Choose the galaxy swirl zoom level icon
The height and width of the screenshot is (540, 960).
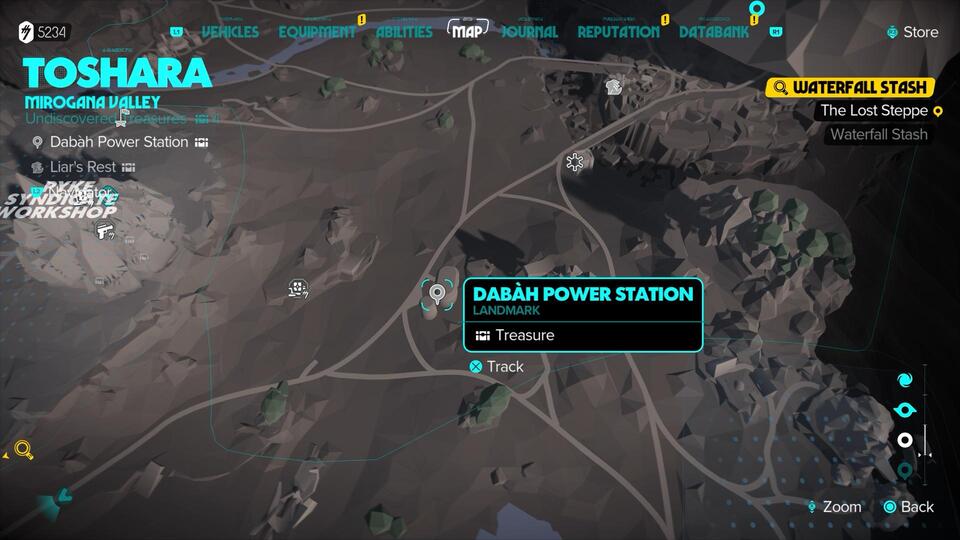pyautogui.click(x=905, y=380)
